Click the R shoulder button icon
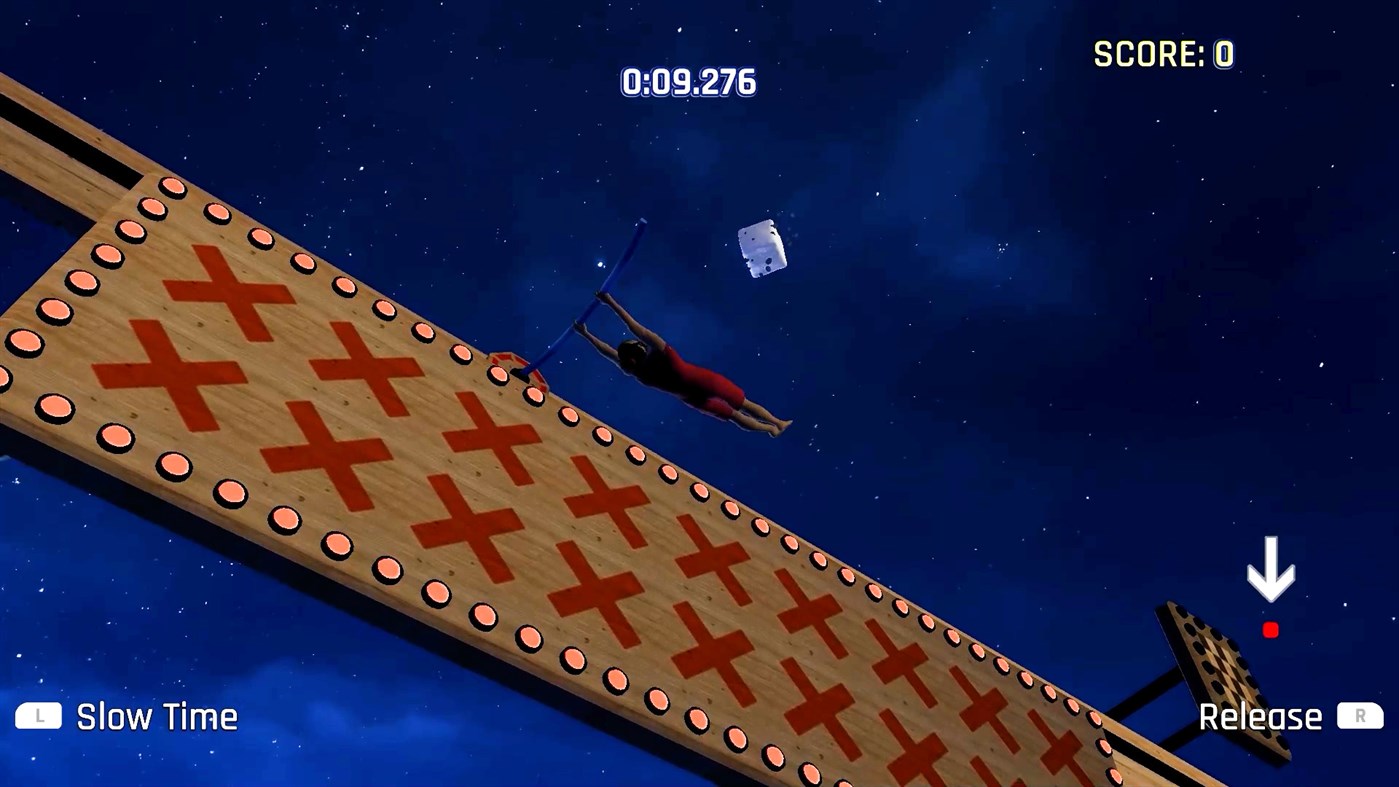 point(1359,717)
